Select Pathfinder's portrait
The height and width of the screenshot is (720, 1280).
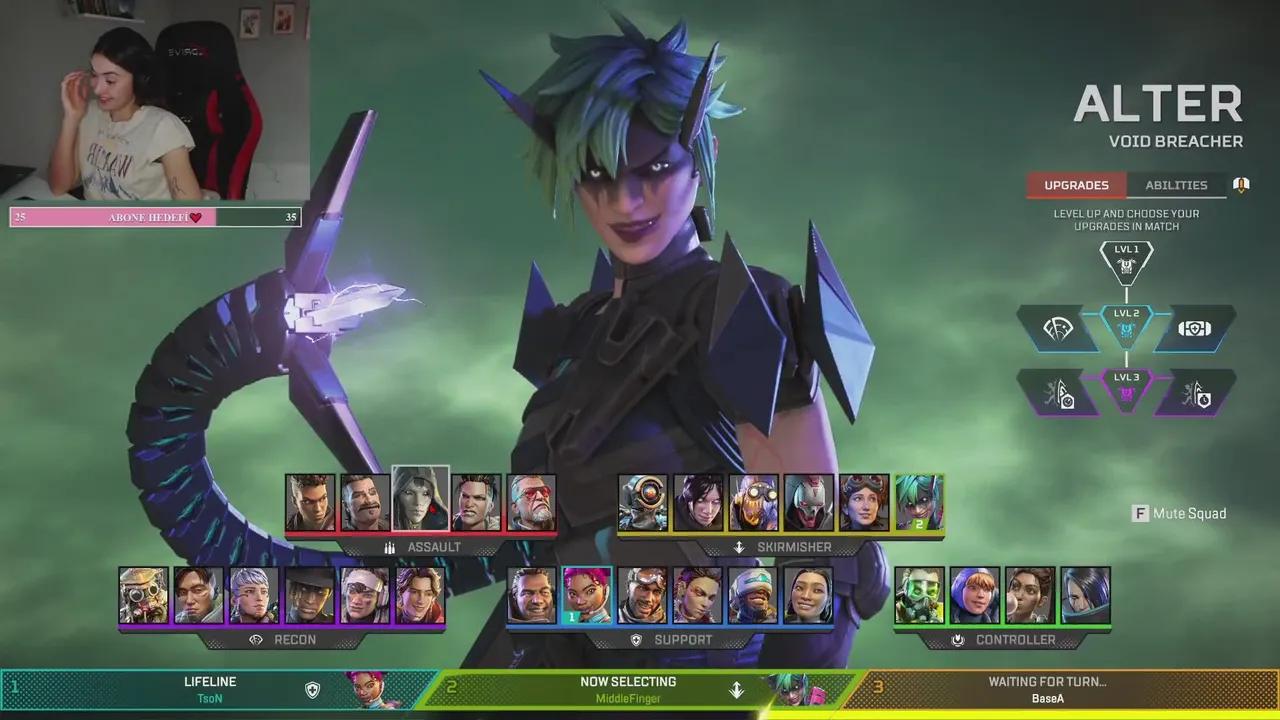pyautogui.click(x=645, y=500)
